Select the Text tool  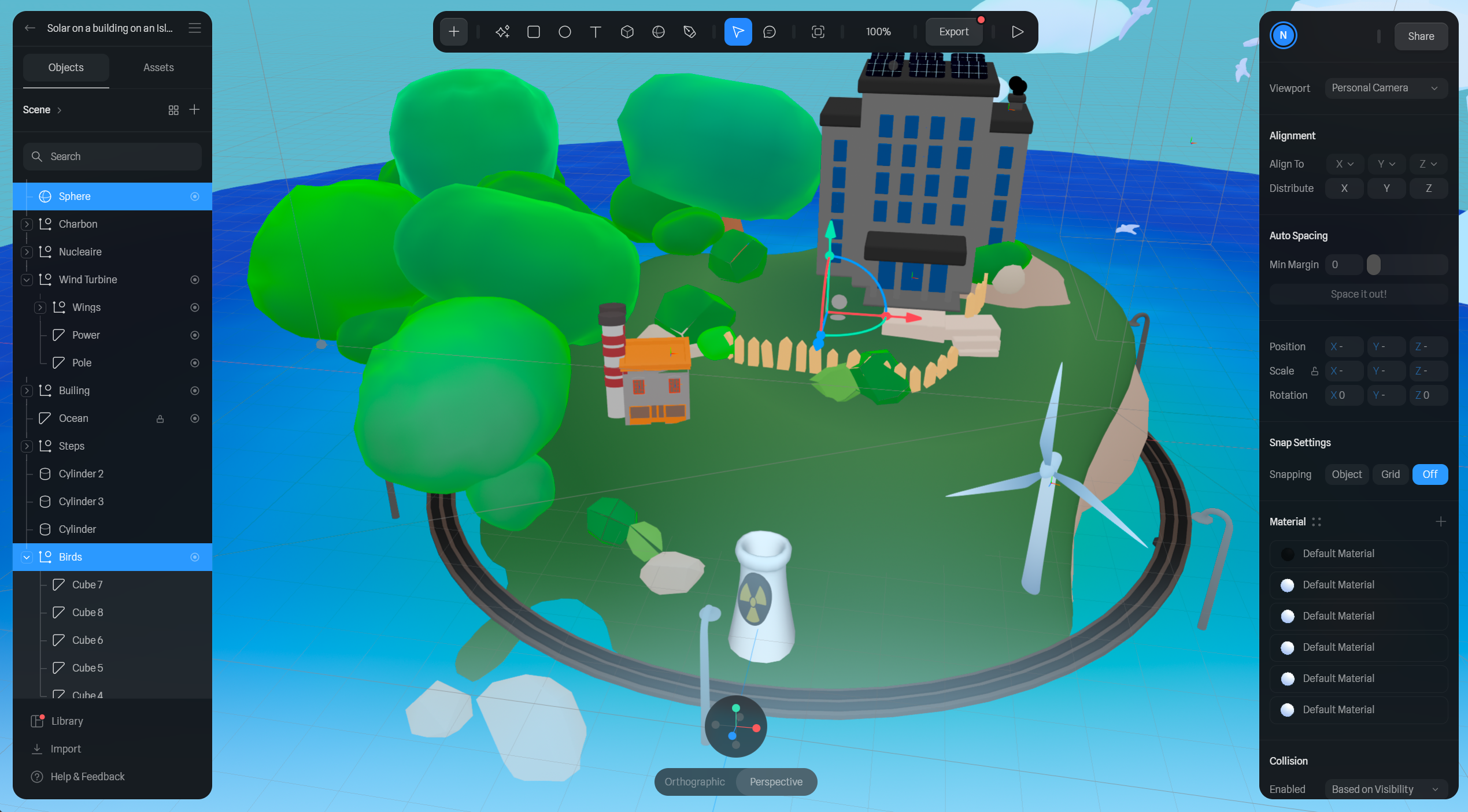(596, 32)
